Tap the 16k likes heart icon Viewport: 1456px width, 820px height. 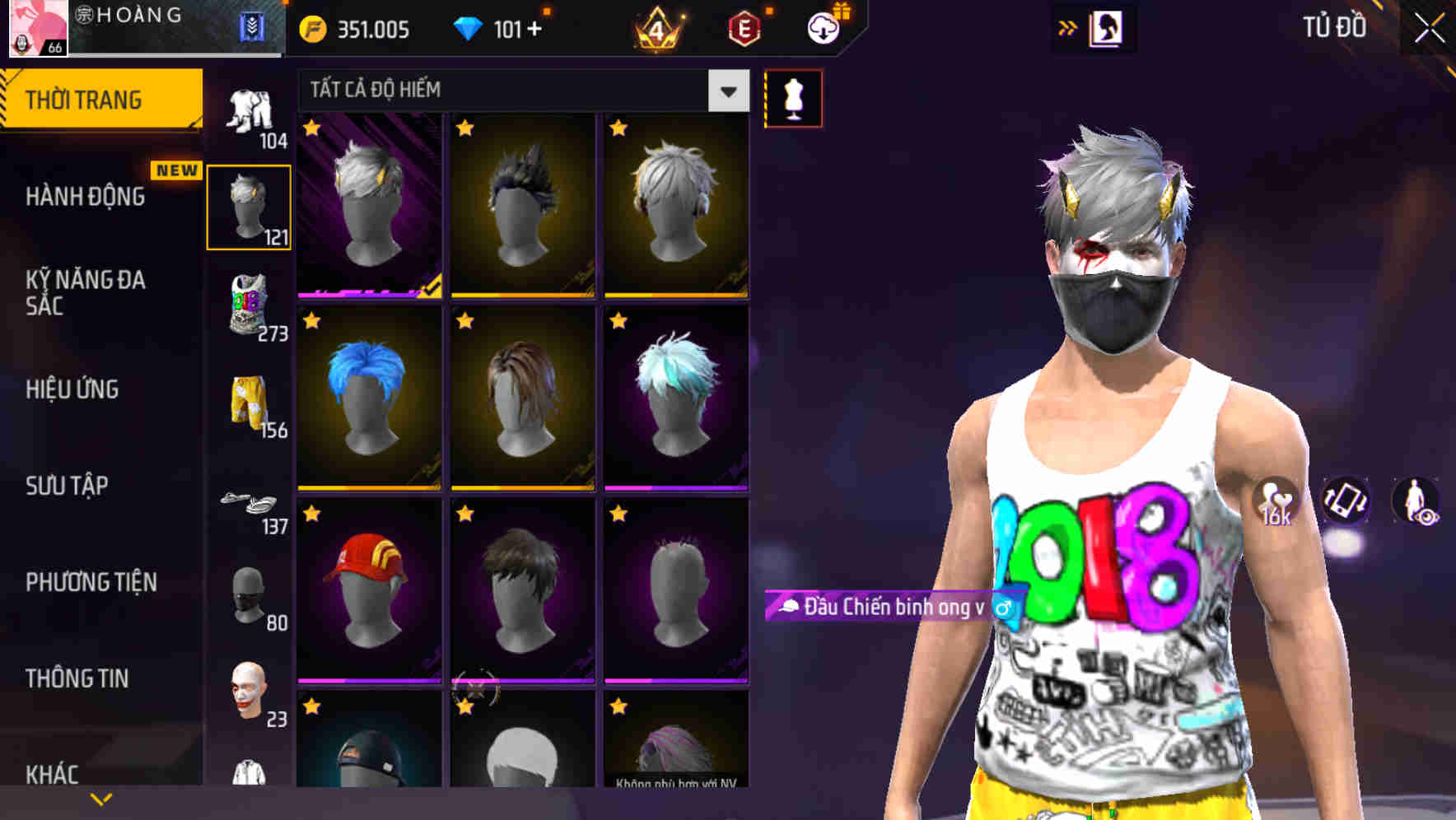[1274, 502]
